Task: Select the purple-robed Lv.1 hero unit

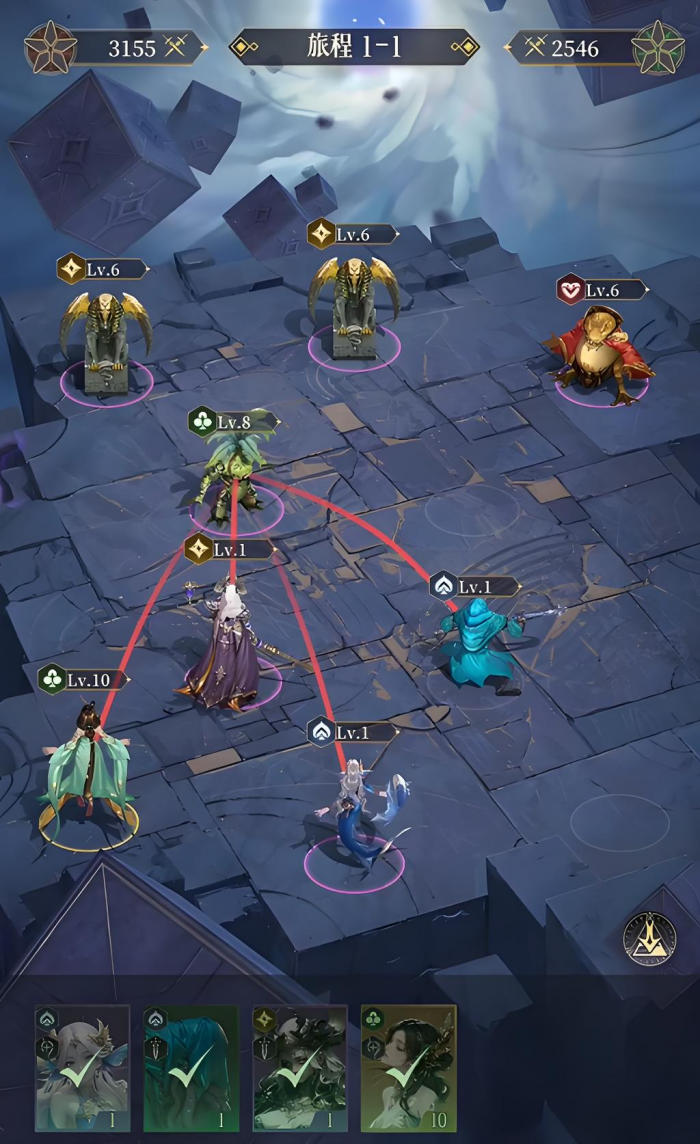Action: point(225,652)
